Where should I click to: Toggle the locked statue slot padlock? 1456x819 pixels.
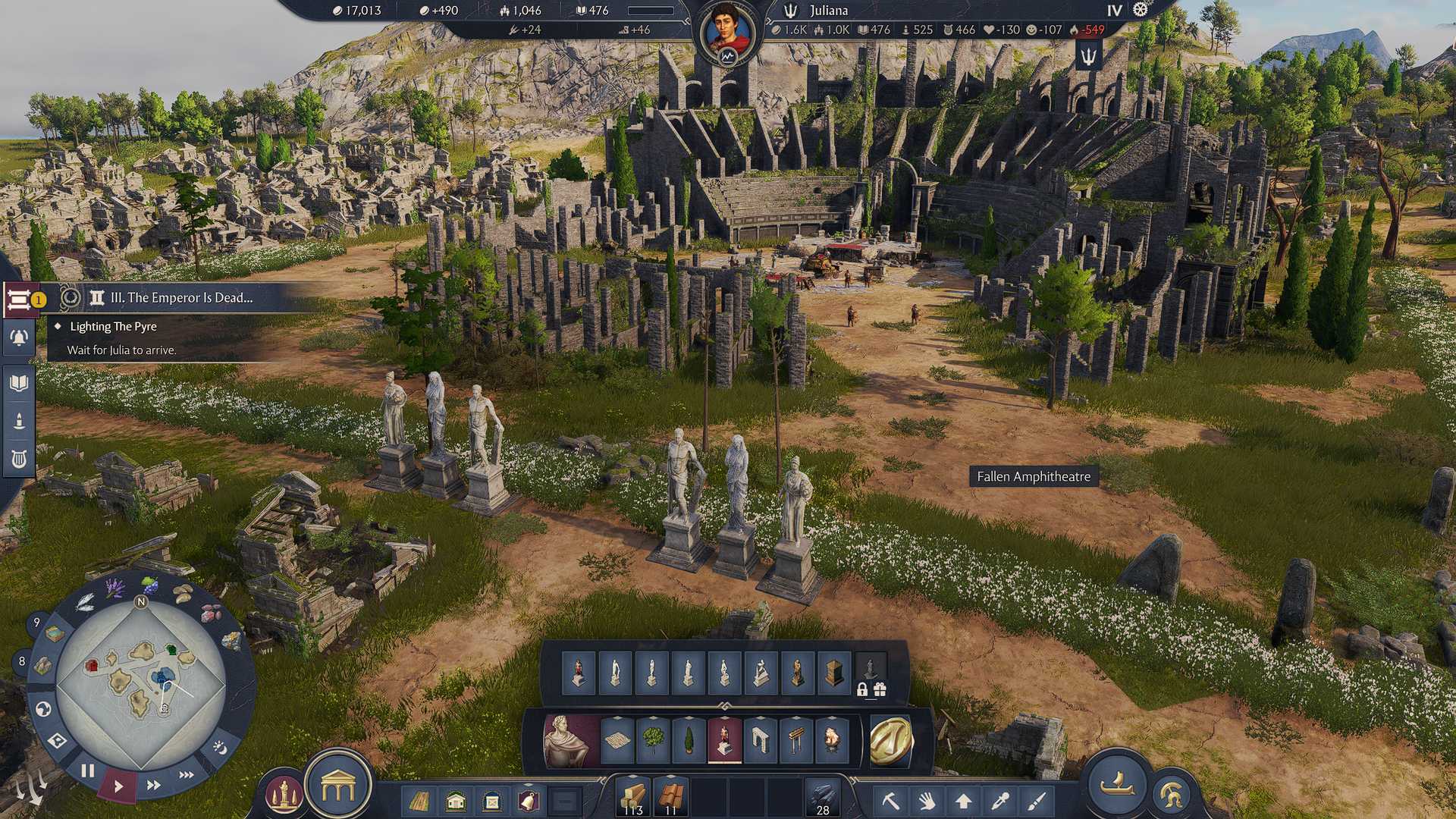861,690
